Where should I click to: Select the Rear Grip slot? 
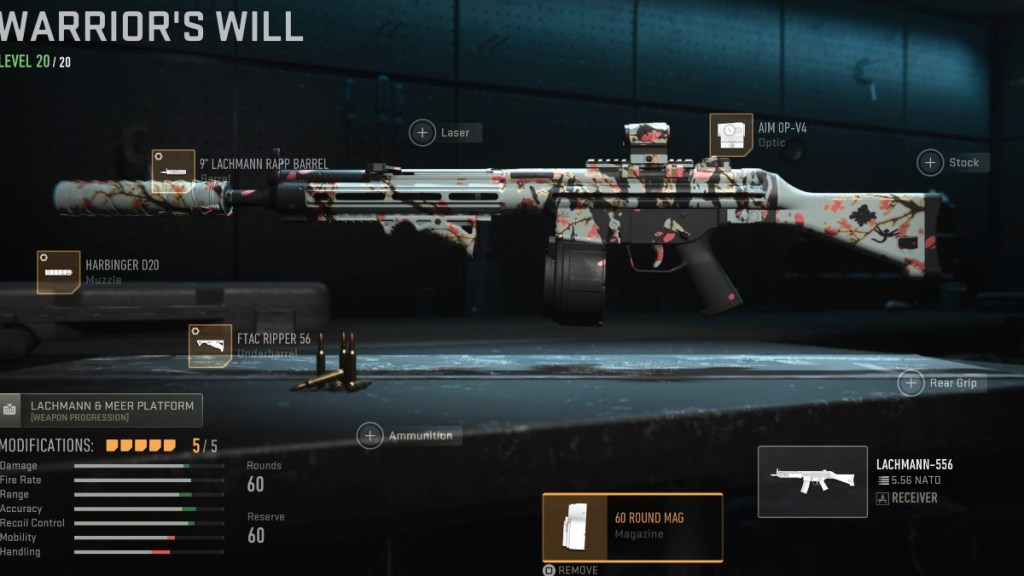tap(911, 382)
